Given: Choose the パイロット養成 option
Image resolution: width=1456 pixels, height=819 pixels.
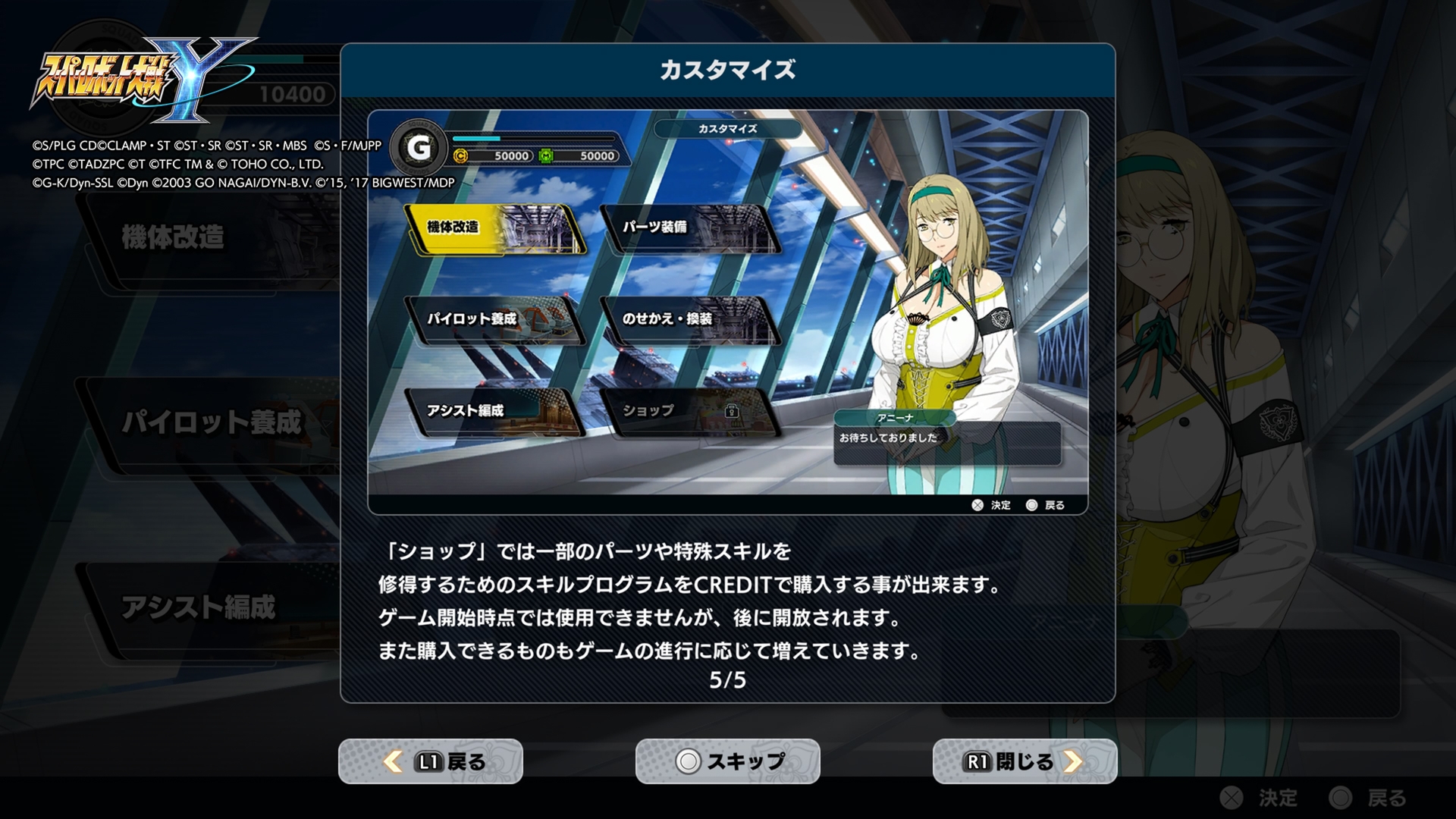Looking at the screenshot, I should [x=492, y=320].
